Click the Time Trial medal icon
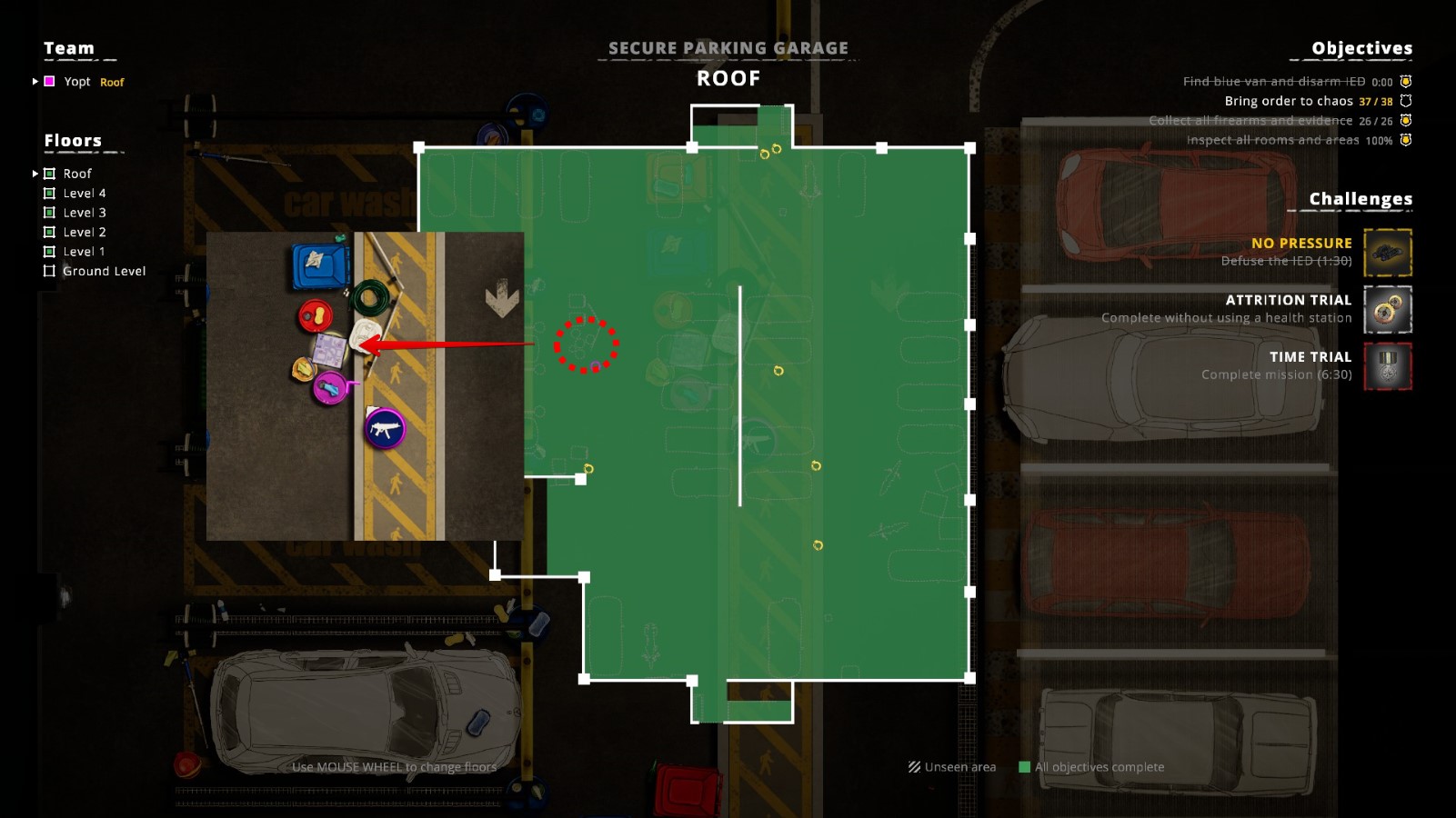Image resolution: width=1456 pixels, height=818 pixels. (1389, 367)
